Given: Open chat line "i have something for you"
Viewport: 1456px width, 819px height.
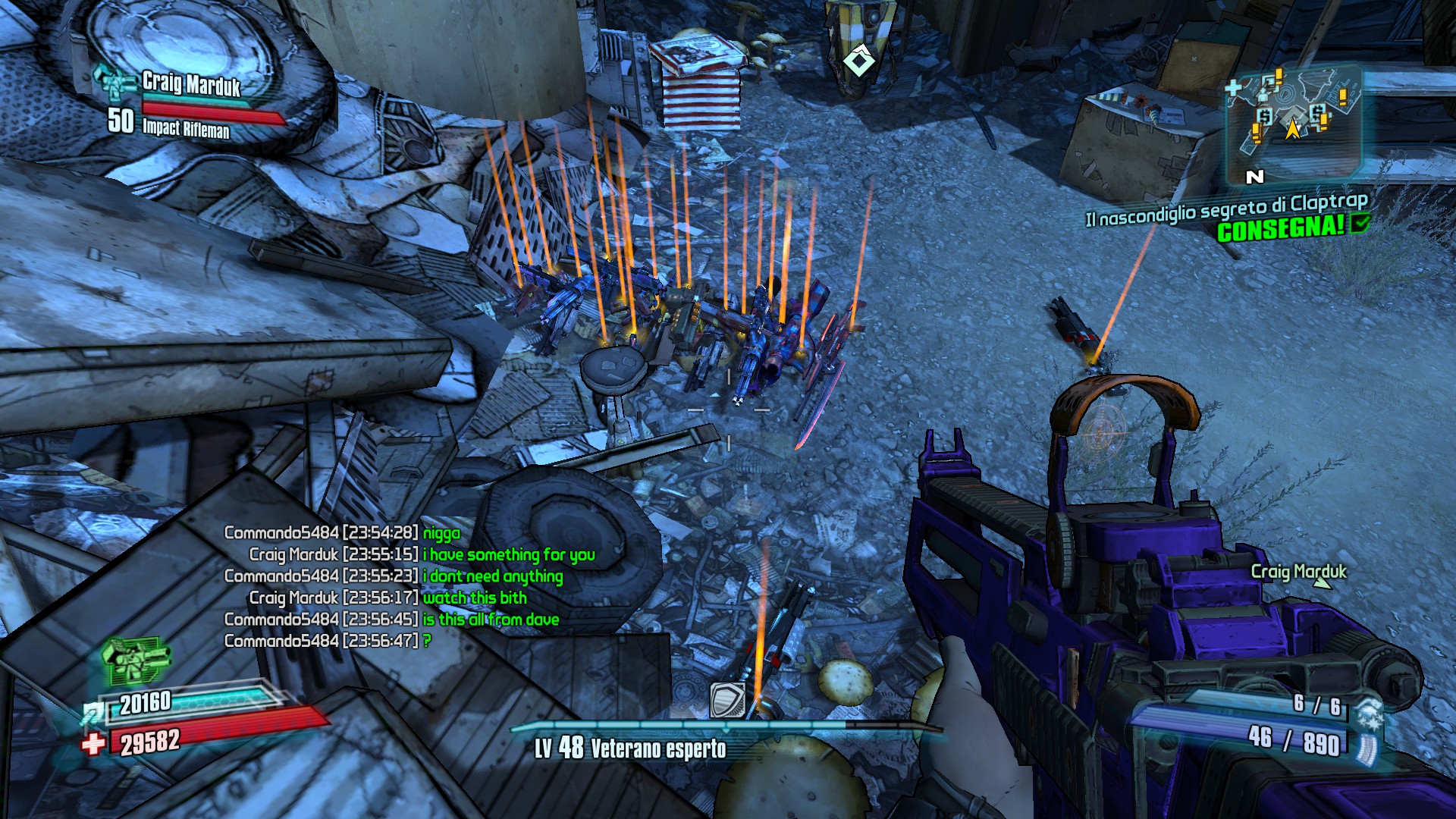Looking at the screenshot, I should point(509,555).
